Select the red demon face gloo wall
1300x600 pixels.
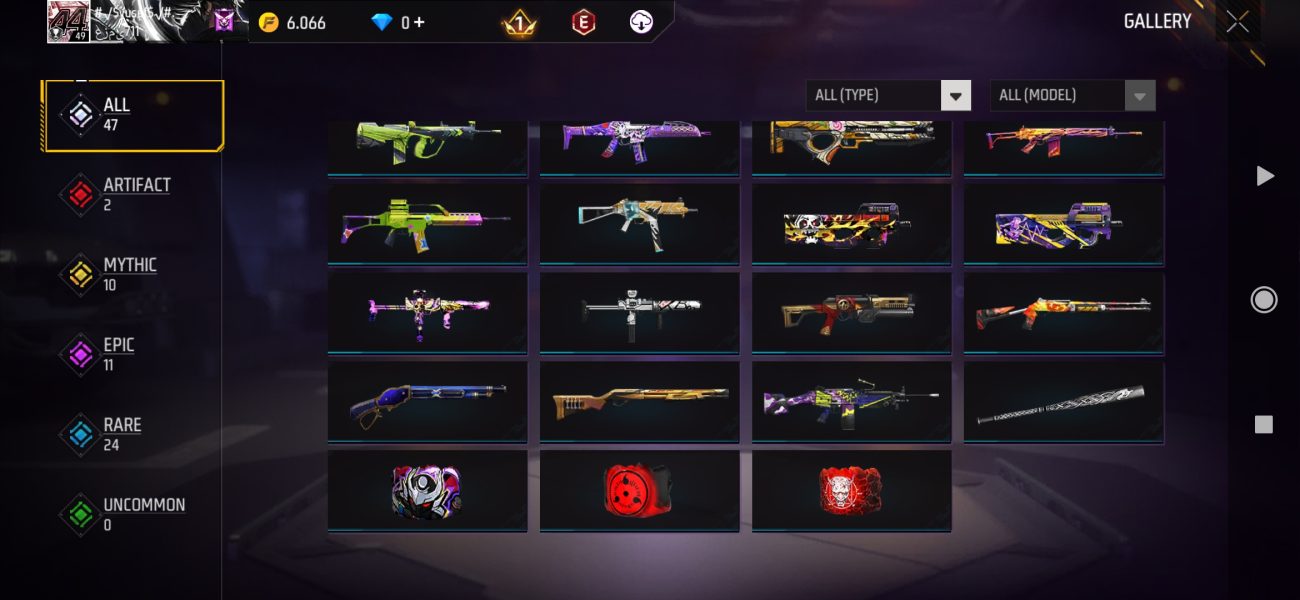pyautogui.click(x=851, y=491)
